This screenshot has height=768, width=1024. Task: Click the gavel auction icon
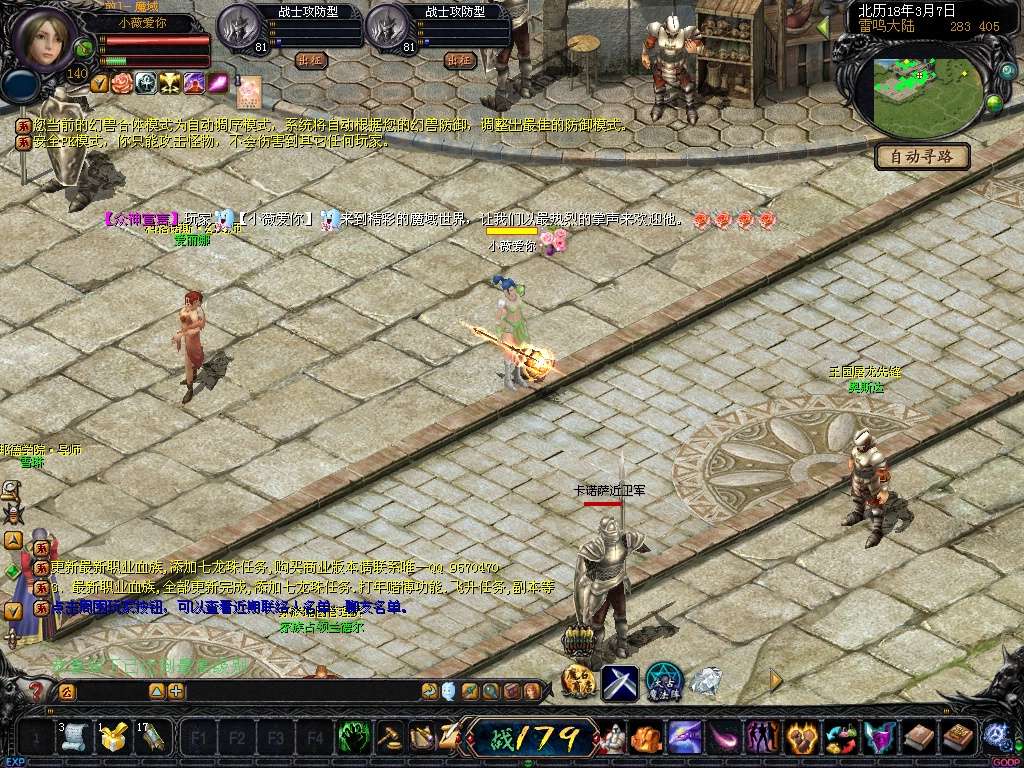click(x=390, y=738)
